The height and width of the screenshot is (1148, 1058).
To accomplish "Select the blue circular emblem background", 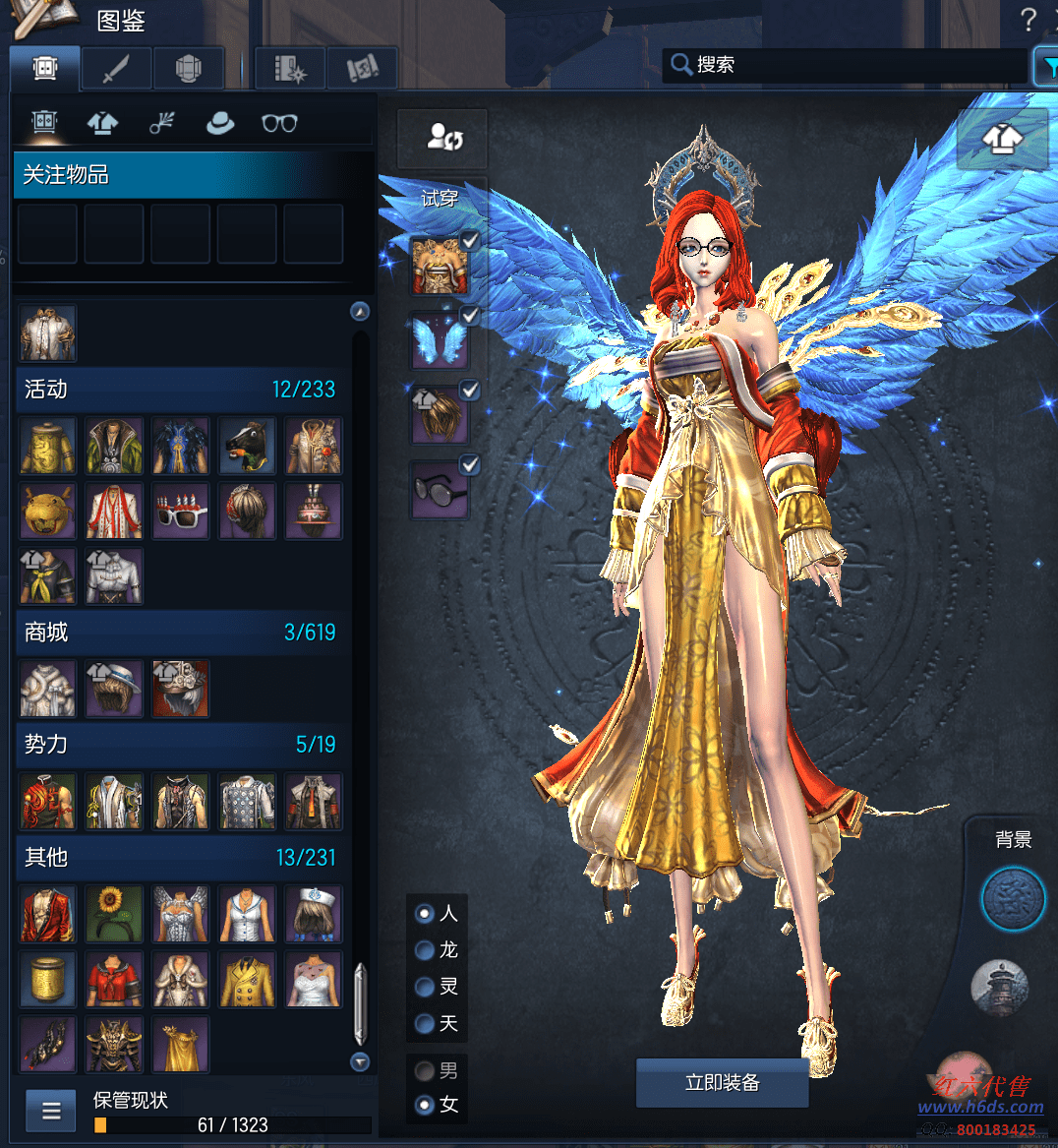I will click(1013, 899).
